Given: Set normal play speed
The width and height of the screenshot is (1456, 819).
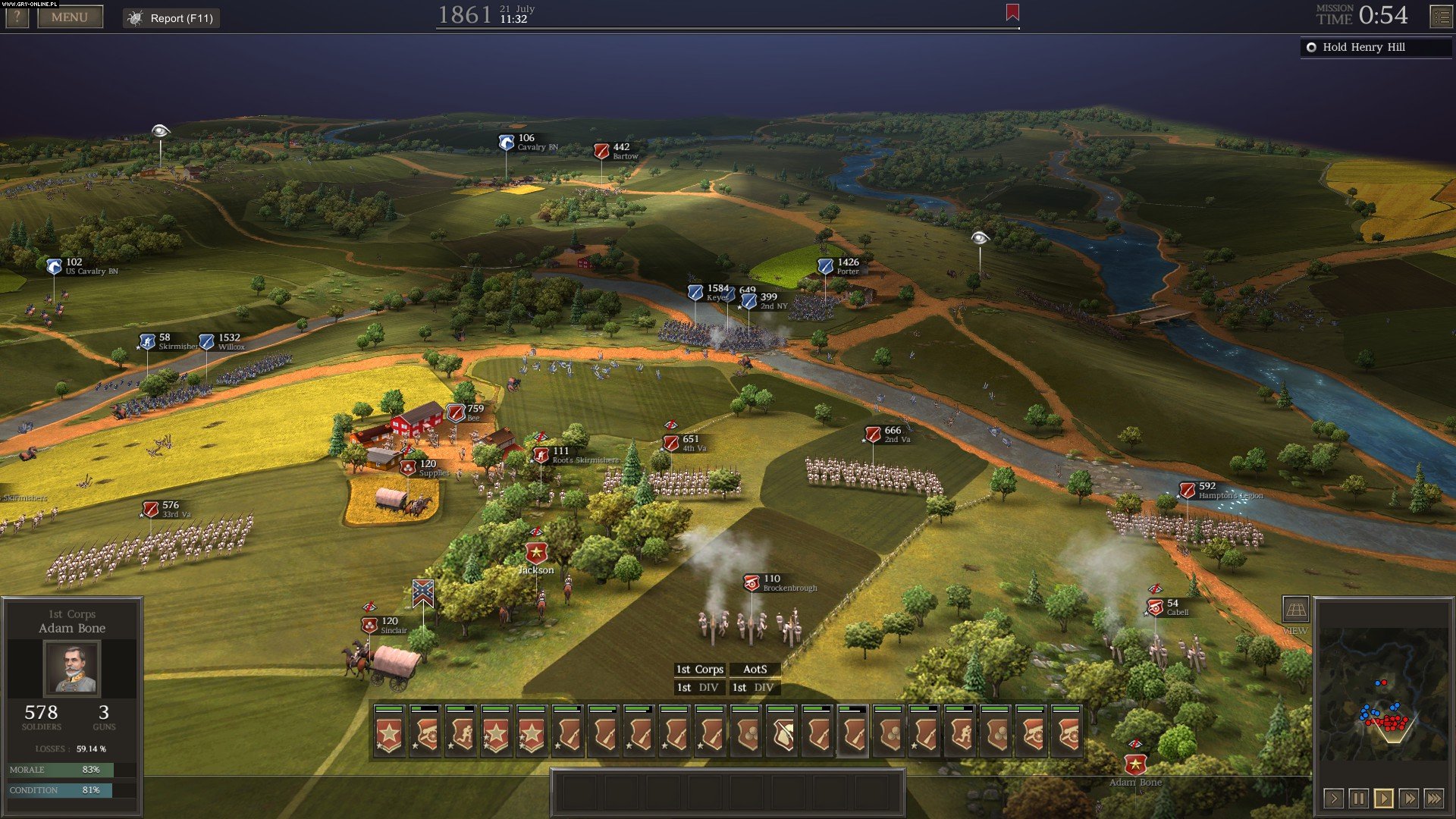Looking at the screenshot, I should click(x=1383, y=798).
